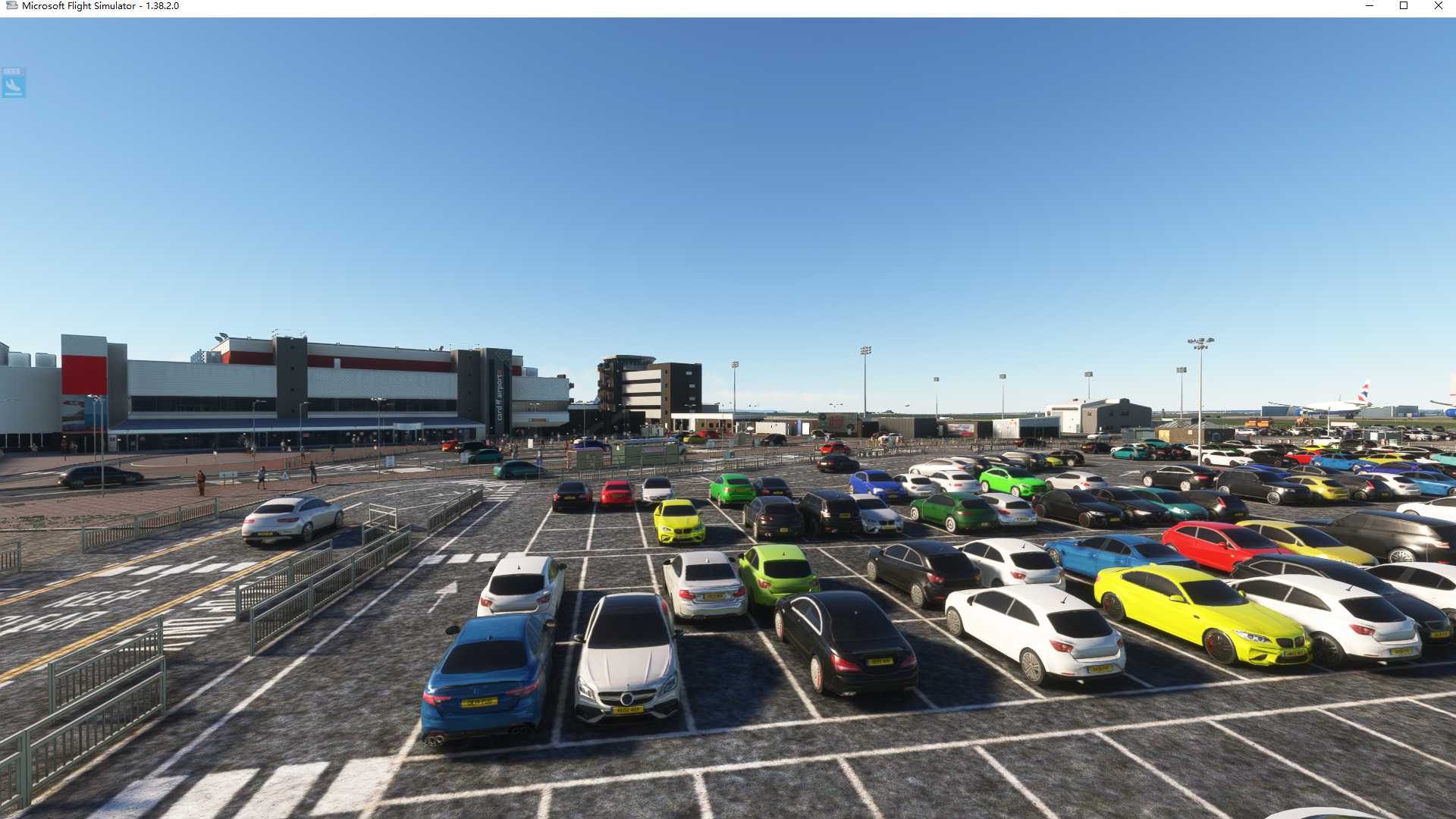Maximize the Flight Simulator window
Viewport: 1456px width, 819px height.
click(1404, 6)
